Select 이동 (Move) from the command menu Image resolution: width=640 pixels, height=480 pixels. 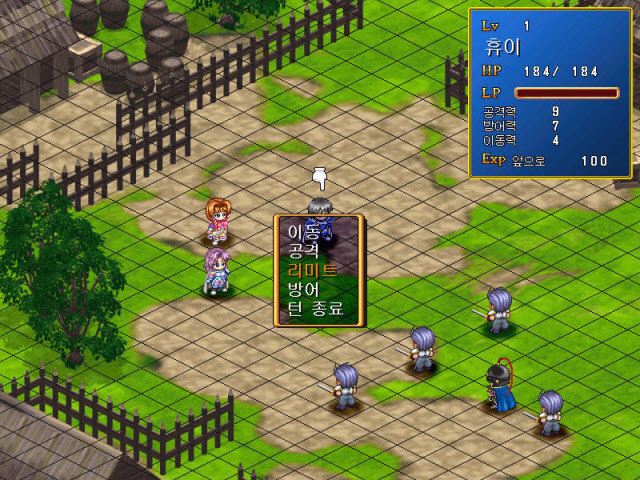click(303, 231)
